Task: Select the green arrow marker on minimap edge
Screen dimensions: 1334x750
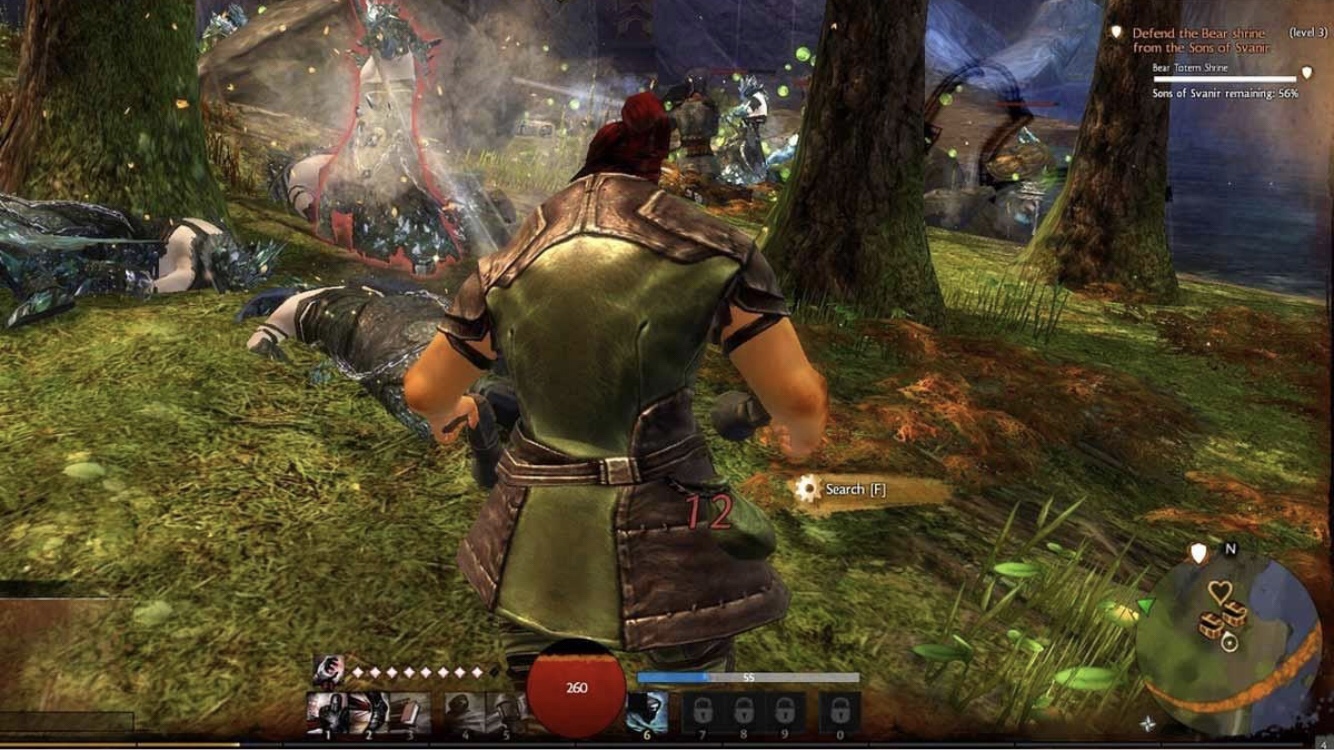Action: [1144, 606]
